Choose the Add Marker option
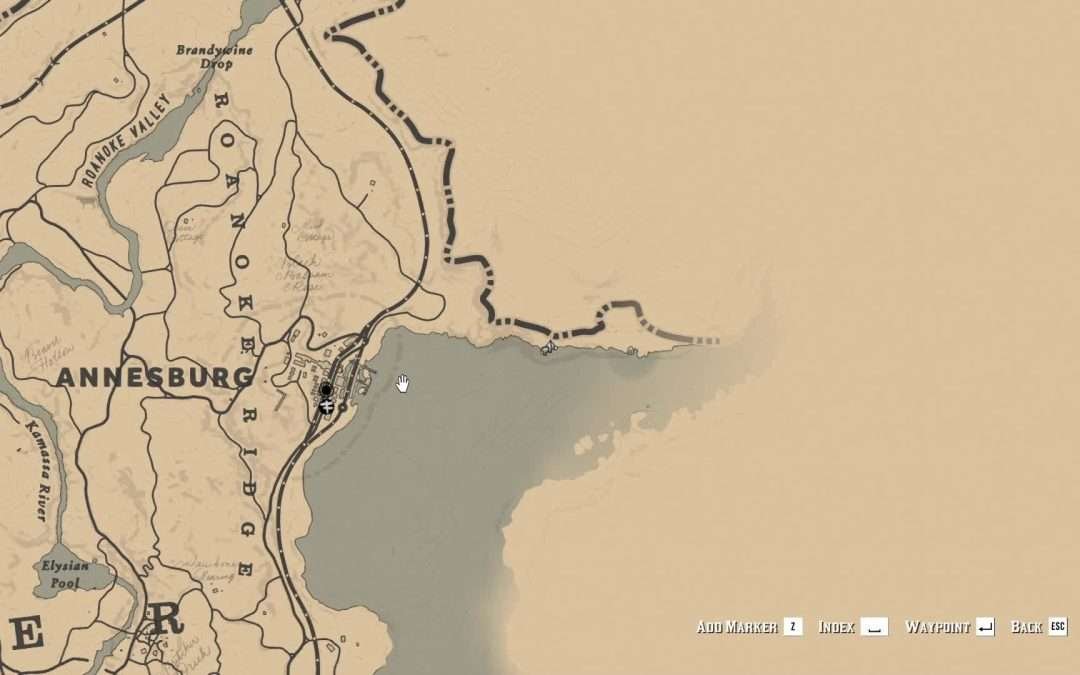The image size is (1080, 675). point(748,627)
